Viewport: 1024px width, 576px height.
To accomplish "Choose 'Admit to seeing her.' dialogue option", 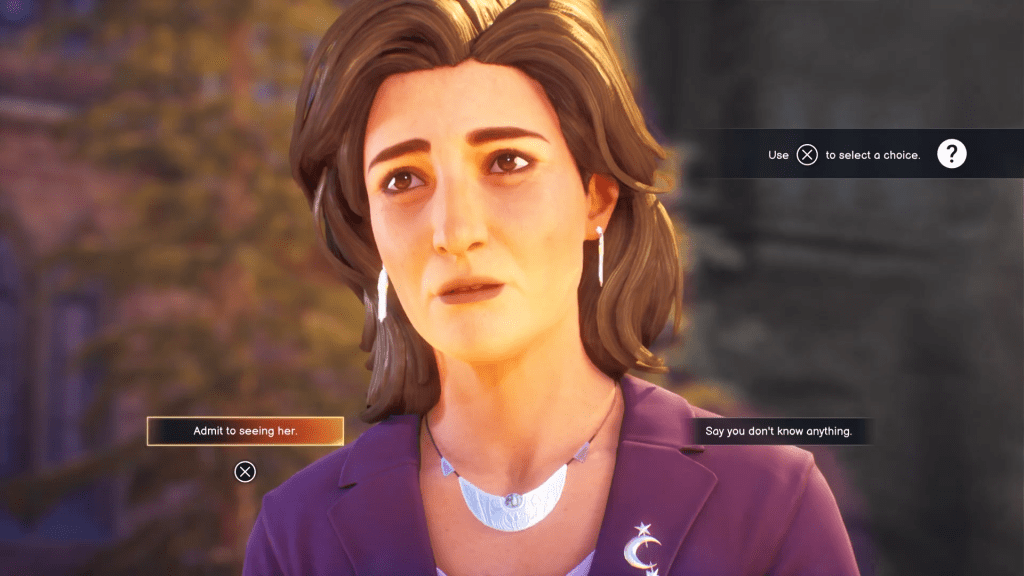I will (x=245, y=431).
